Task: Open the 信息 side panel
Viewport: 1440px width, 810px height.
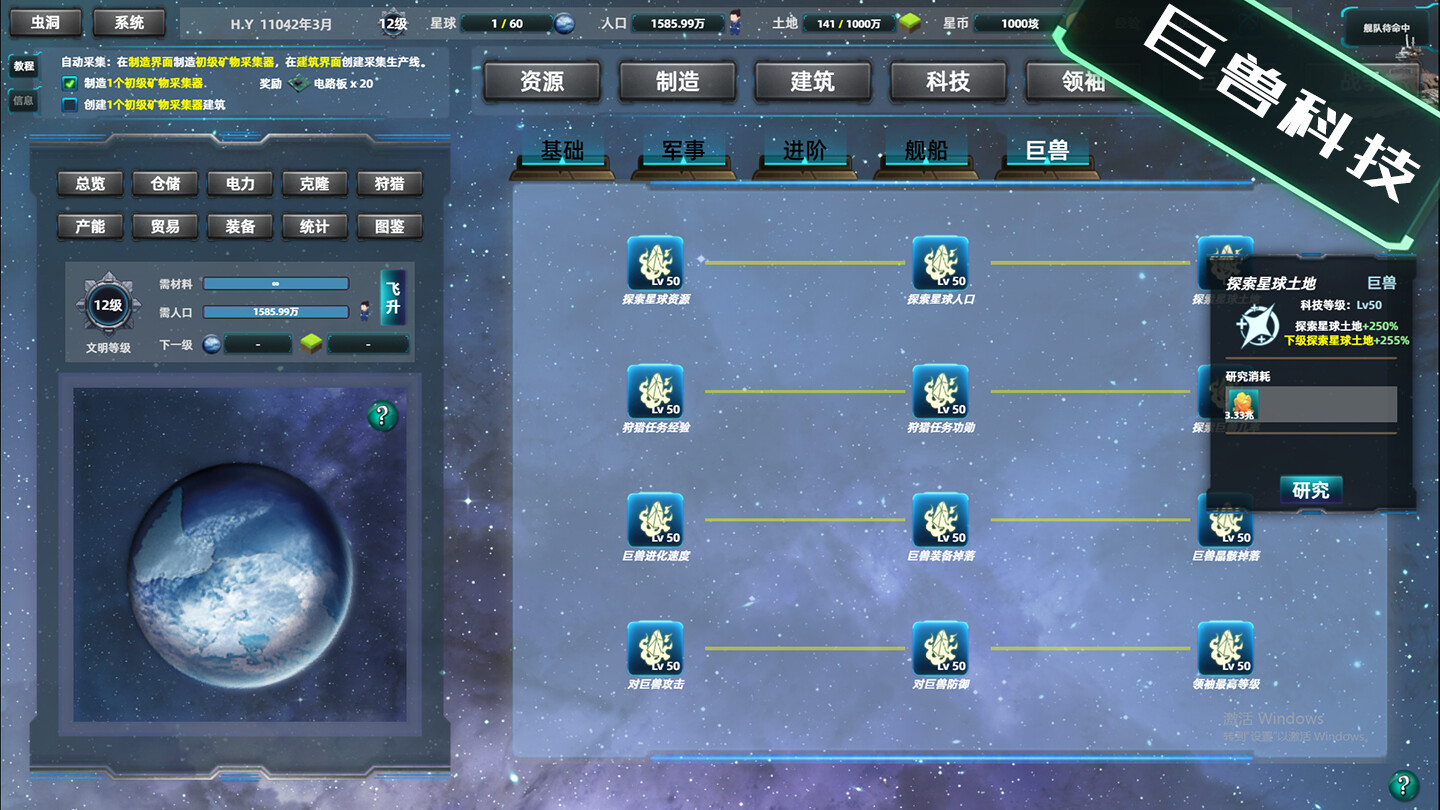Action: [x=23, y=98]
